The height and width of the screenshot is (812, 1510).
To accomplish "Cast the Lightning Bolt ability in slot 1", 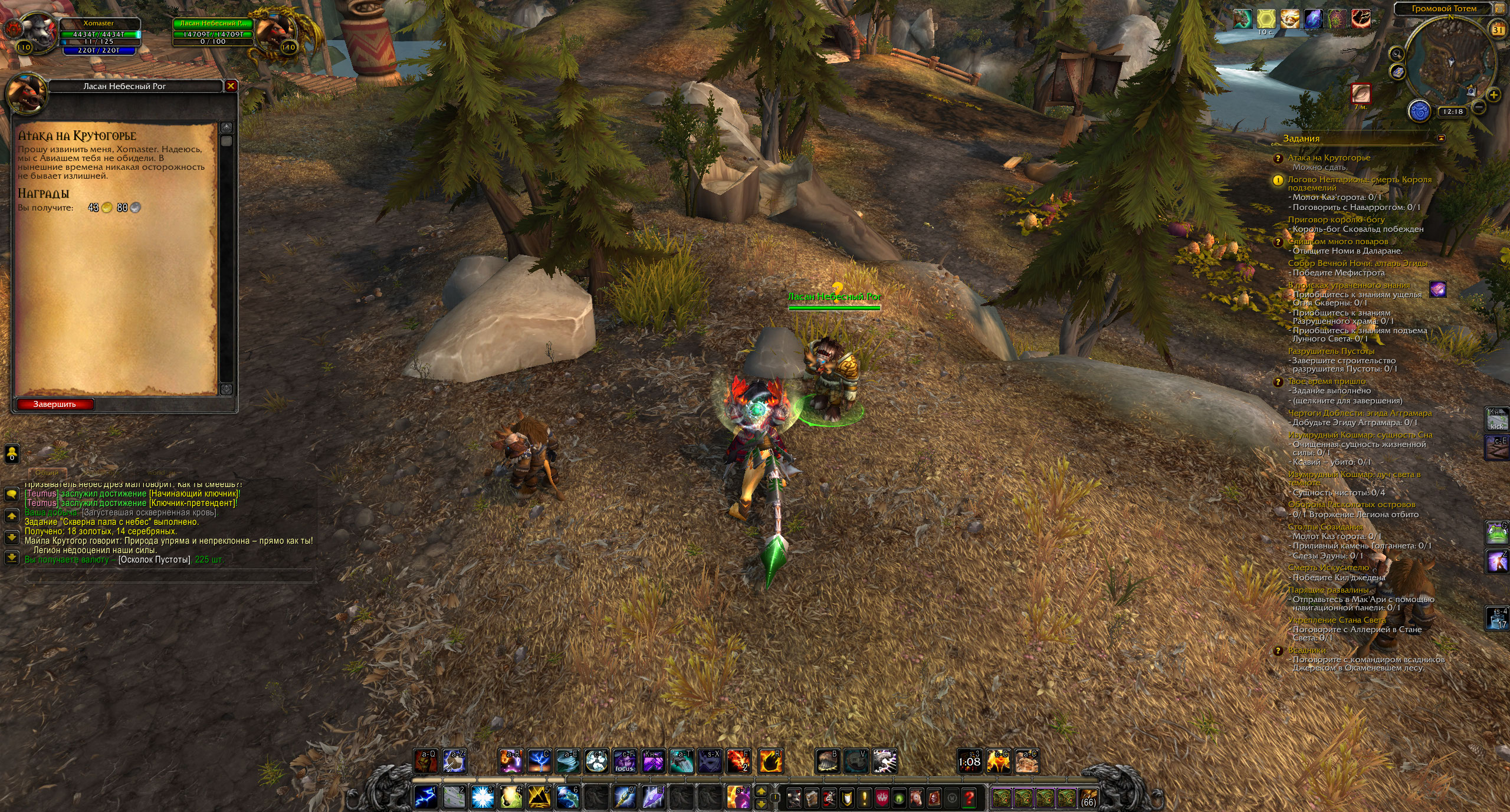I will (426, 798).
